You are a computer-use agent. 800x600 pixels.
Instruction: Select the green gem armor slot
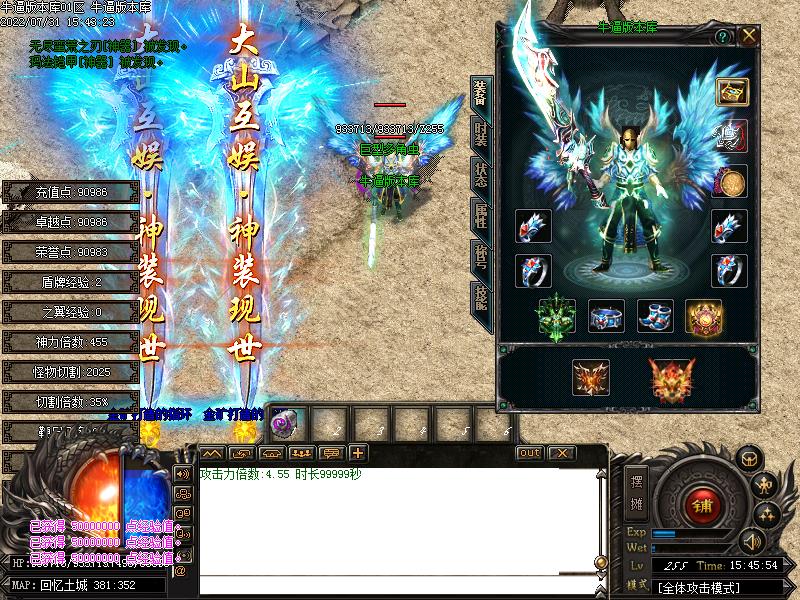(557, 317)
